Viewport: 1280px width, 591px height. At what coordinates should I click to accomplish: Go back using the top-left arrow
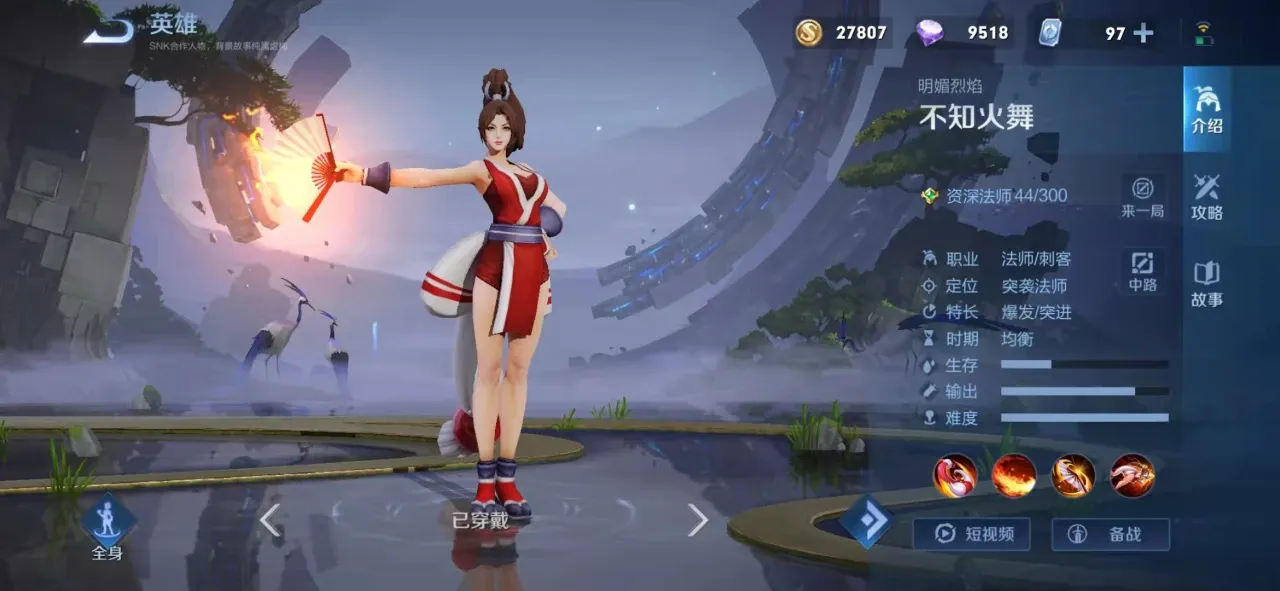109,32
